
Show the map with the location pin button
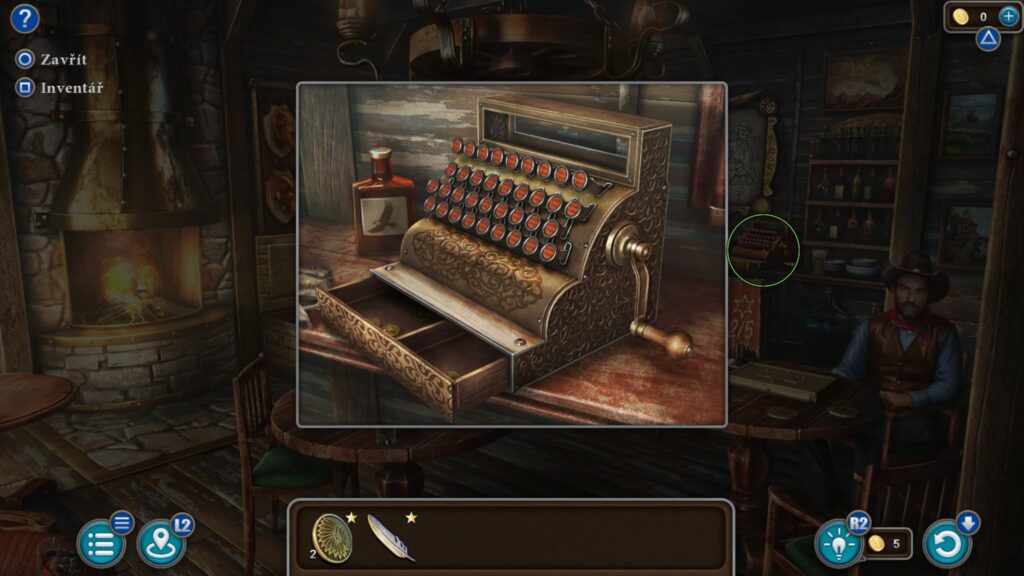(160, 545)
